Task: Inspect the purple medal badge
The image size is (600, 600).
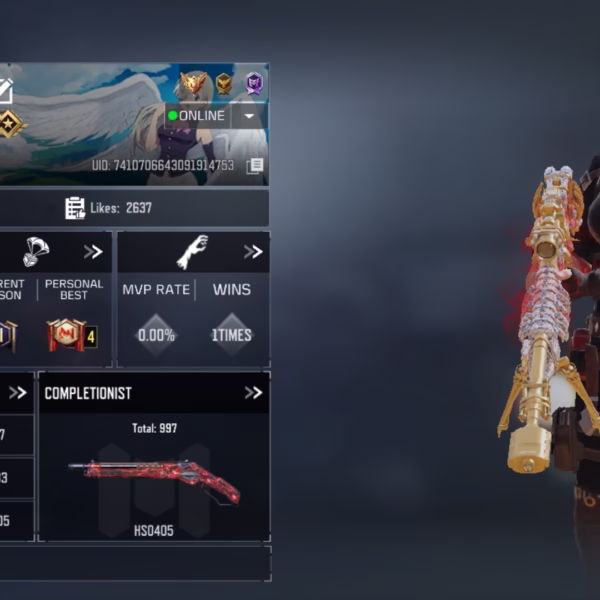Action: coord(255,84)
